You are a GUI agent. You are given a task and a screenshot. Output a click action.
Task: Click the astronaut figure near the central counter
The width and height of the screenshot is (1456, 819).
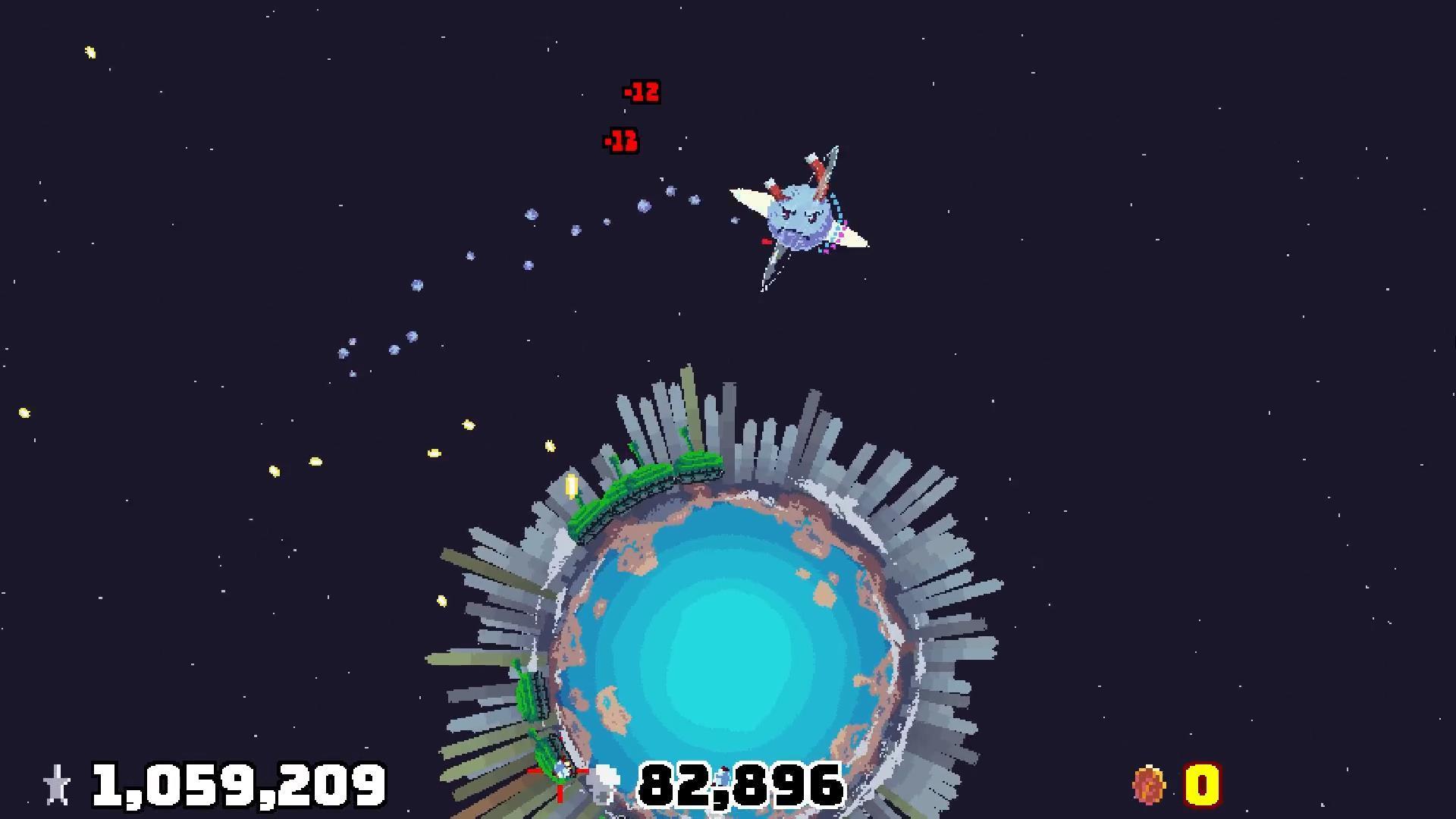click(x=720, y=775)
